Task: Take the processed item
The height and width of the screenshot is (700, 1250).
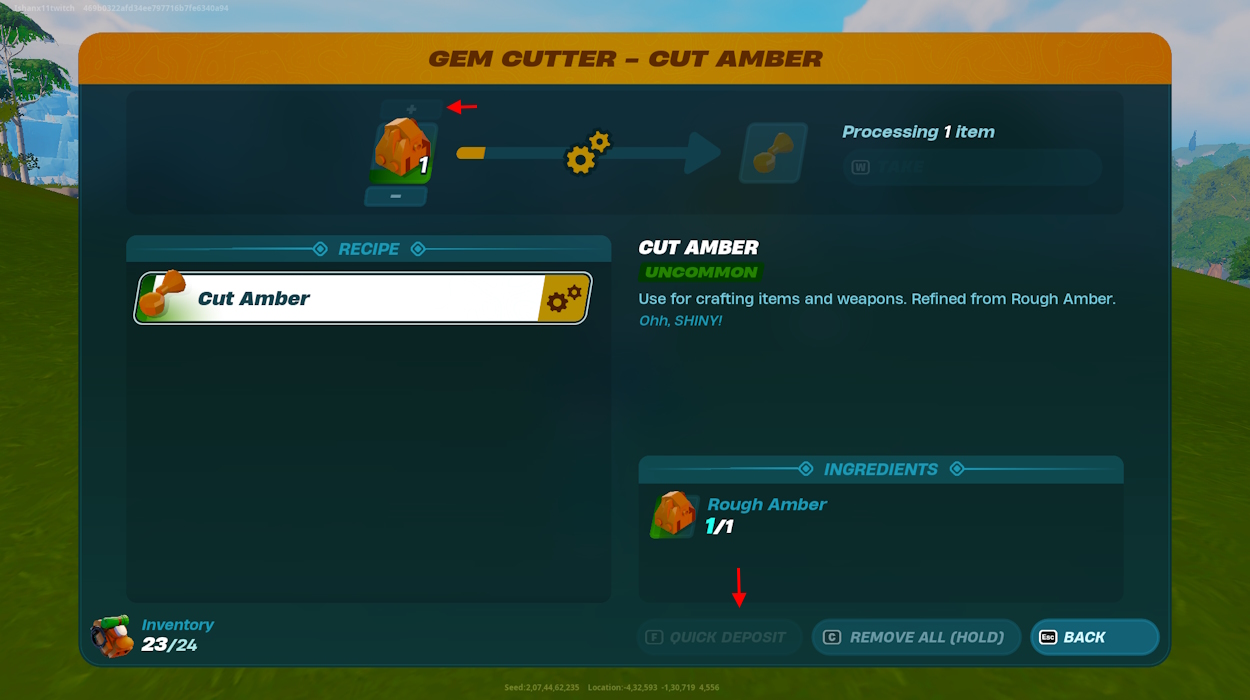Action: pos(971,167)
